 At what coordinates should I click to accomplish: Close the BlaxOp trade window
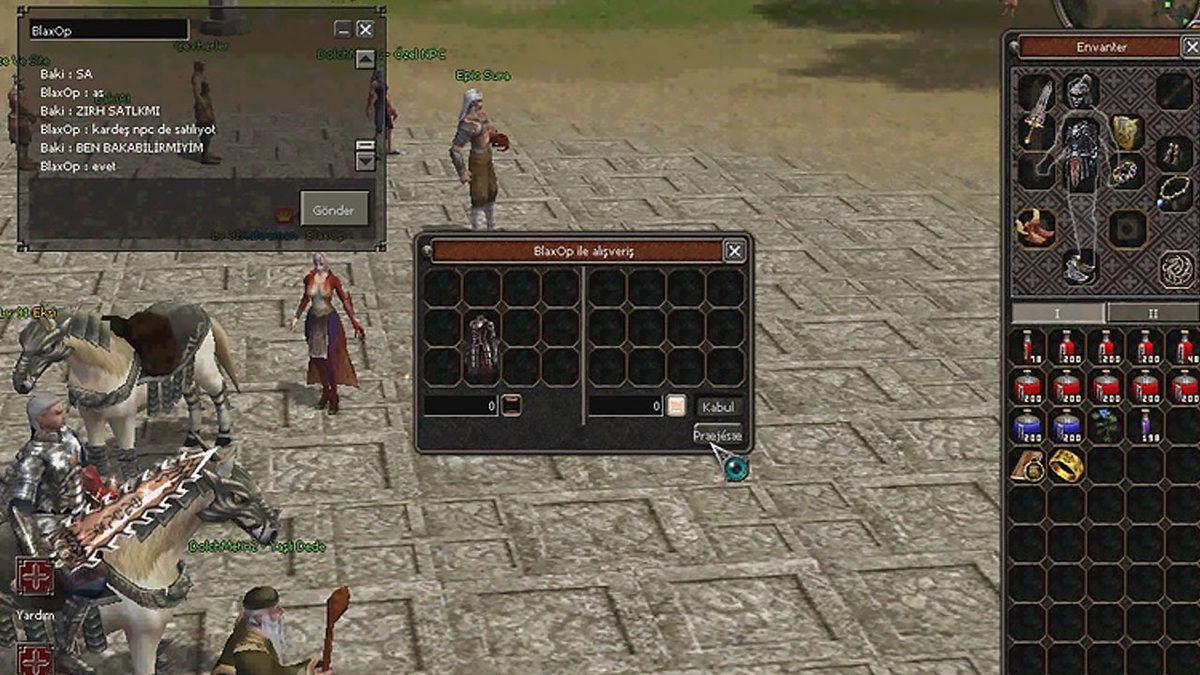click(734, 251)
